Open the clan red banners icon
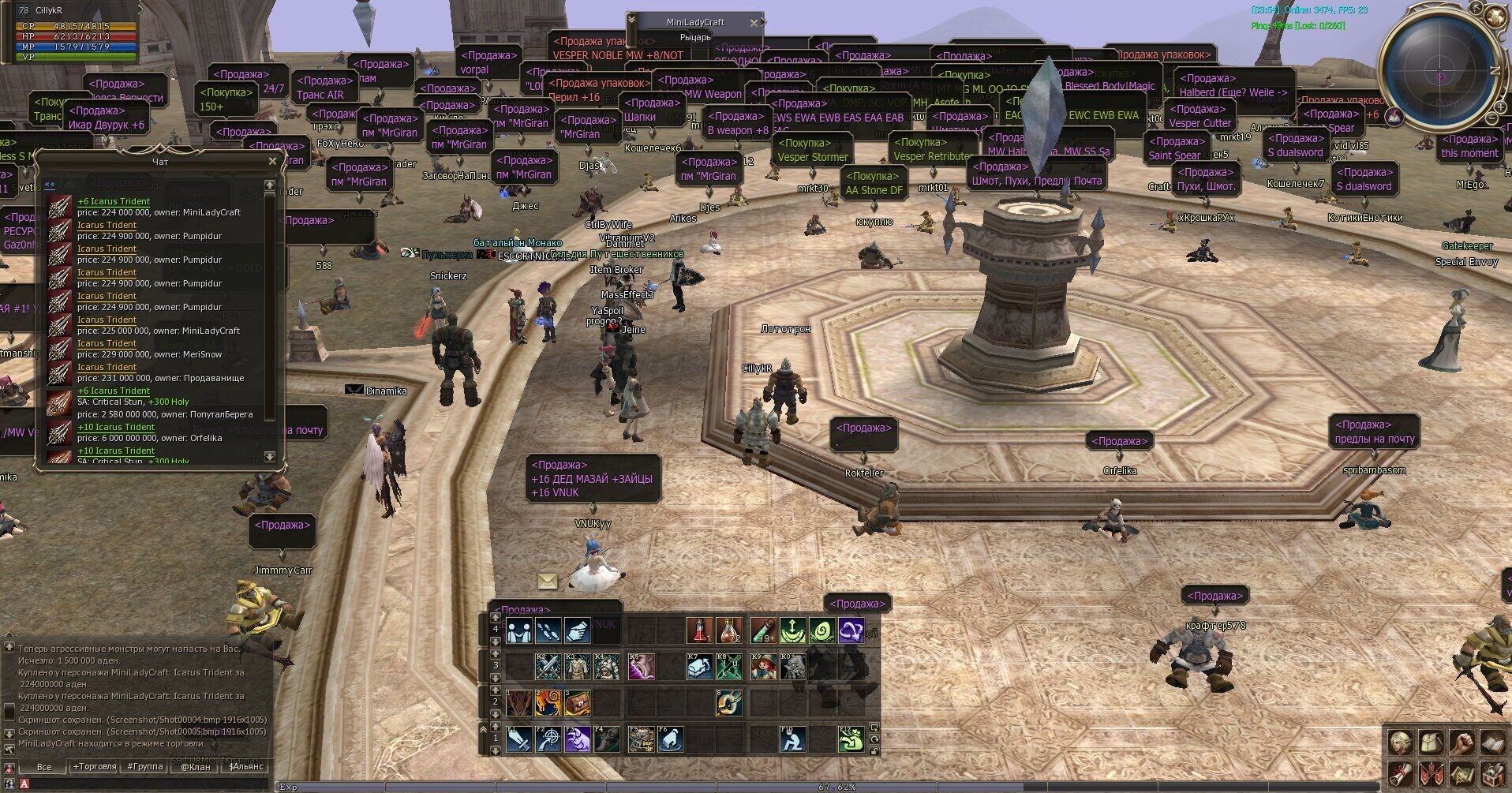 click(1432, 773)
